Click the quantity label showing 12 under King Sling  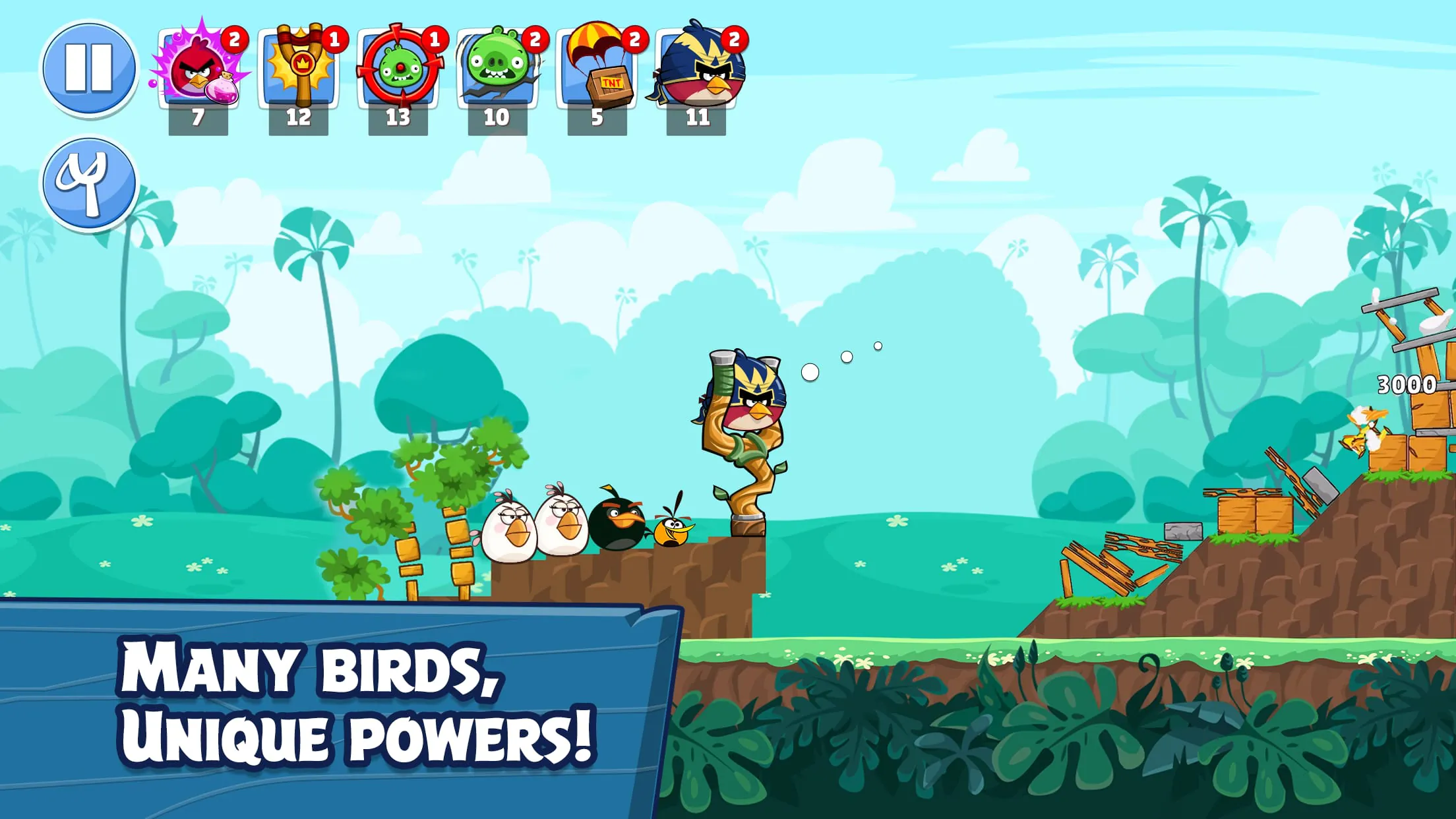pos(298,116)
